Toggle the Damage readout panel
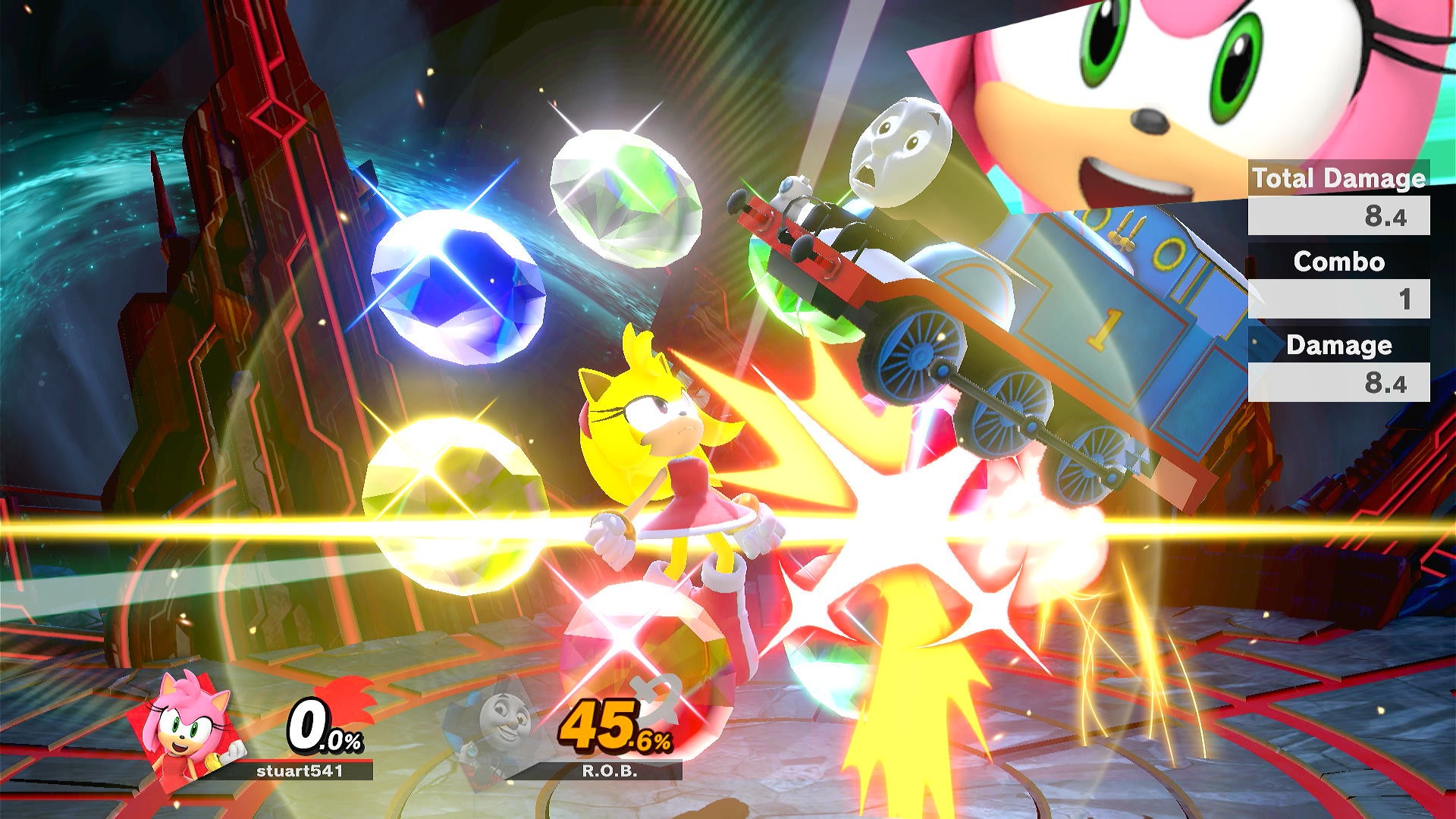1456x819 pixels. (x=1340, y=347)
